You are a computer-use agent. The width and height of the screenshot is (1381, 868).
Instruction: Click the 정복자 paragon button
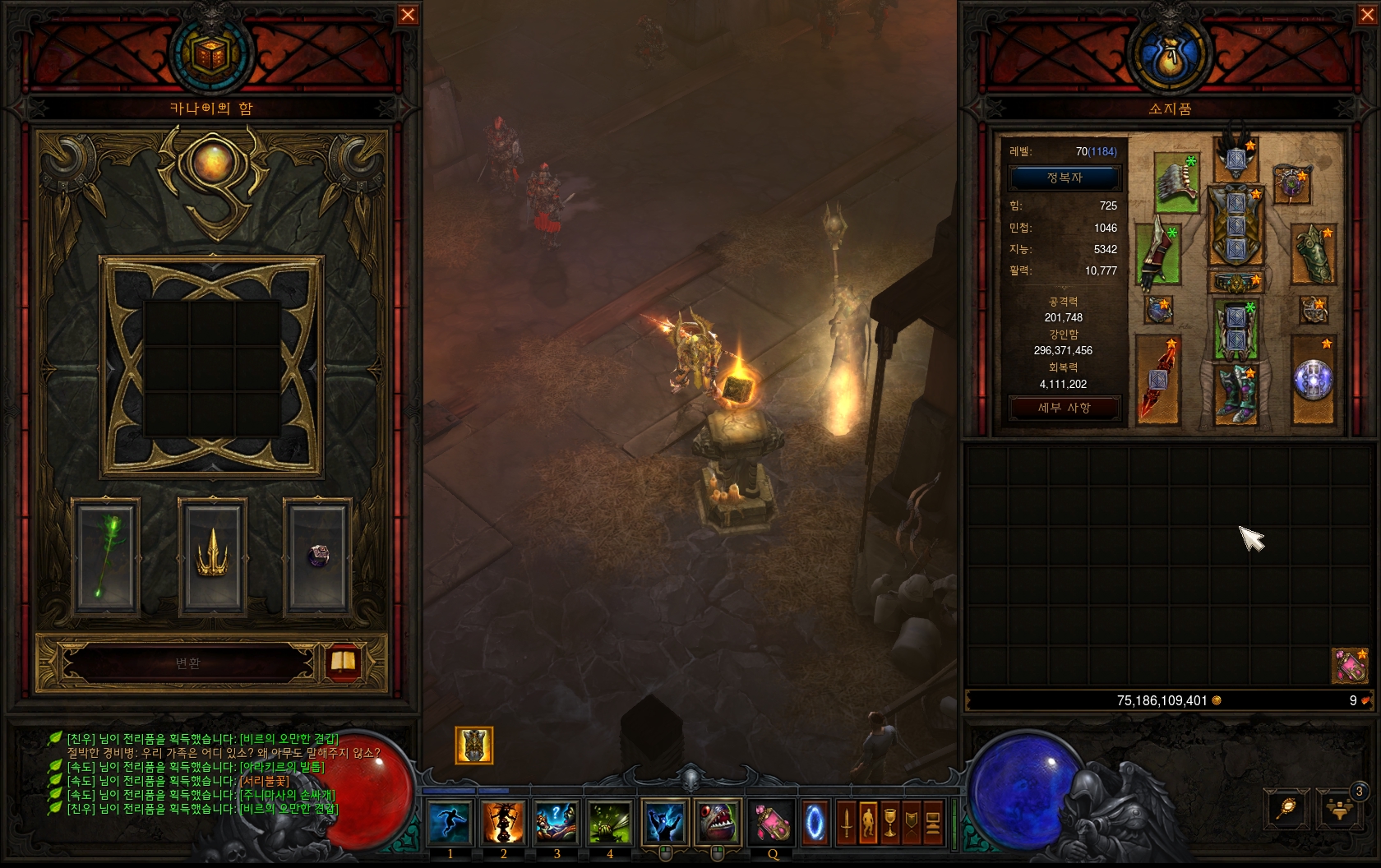coord(1065,178)
